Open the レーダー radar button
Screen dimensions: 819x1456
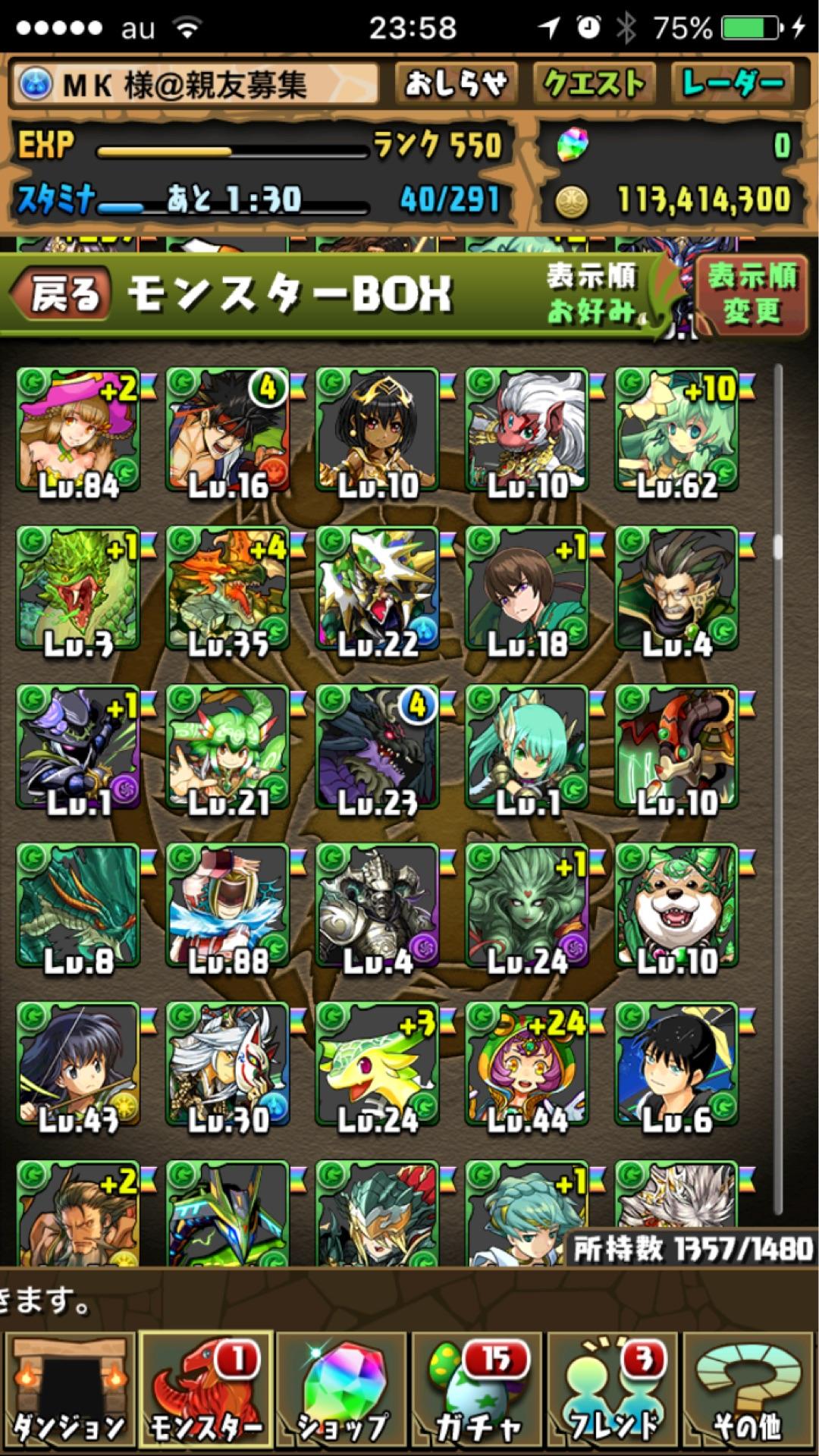[732, 83]
